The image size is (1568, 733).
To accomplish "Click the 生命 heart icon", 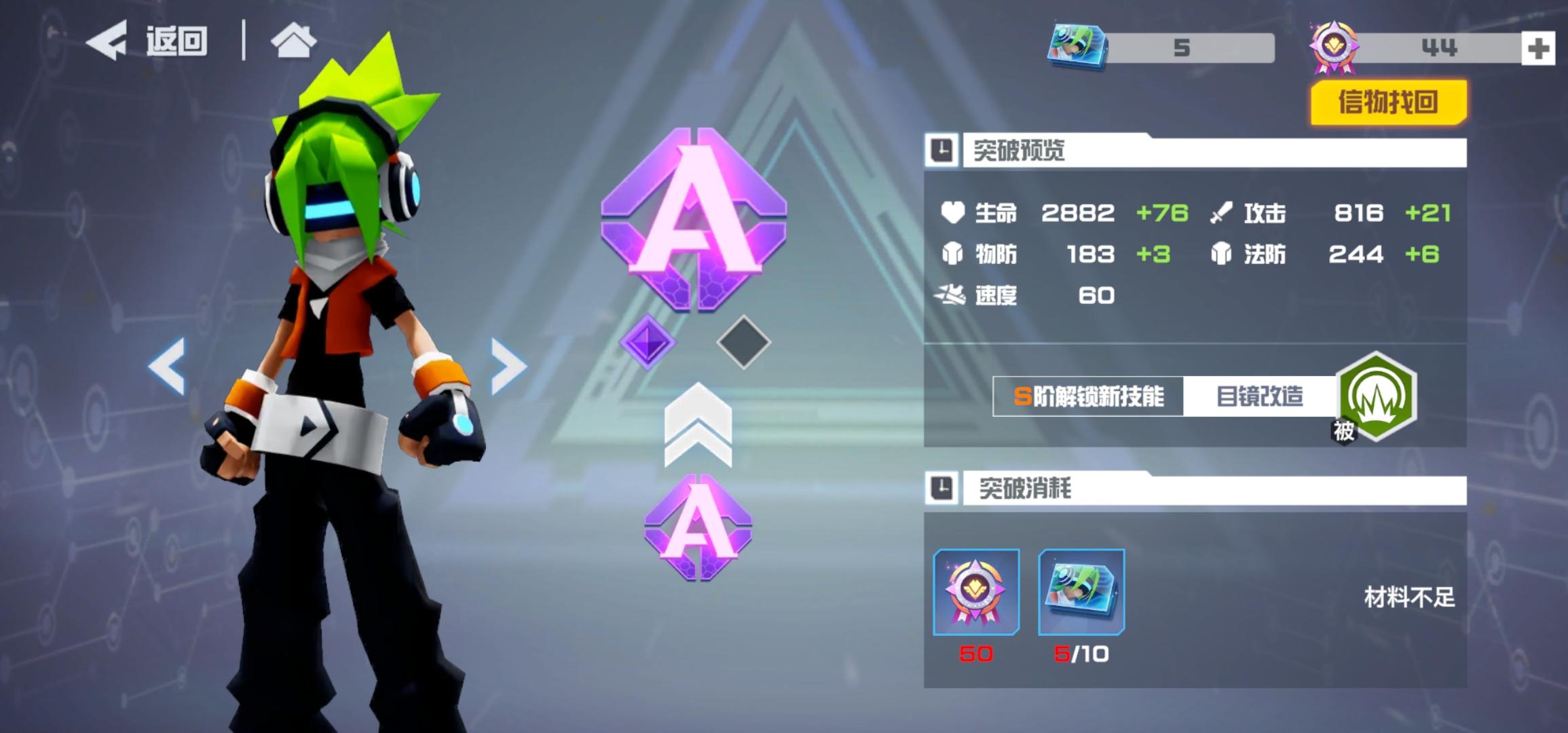I will click(953, 212).
